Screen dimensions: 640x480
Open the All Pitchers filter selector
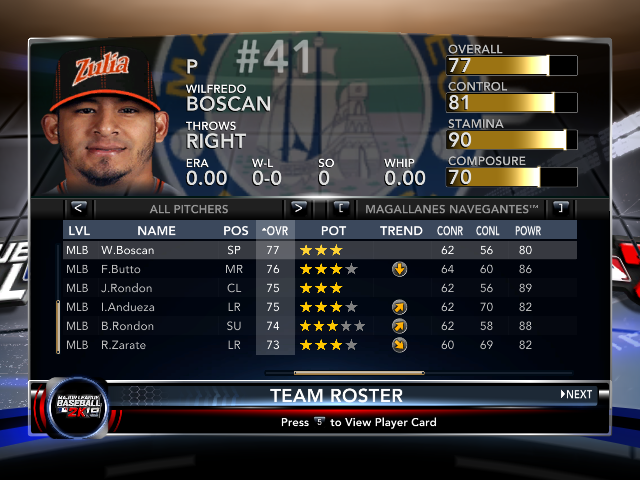[x=188, y=209]
